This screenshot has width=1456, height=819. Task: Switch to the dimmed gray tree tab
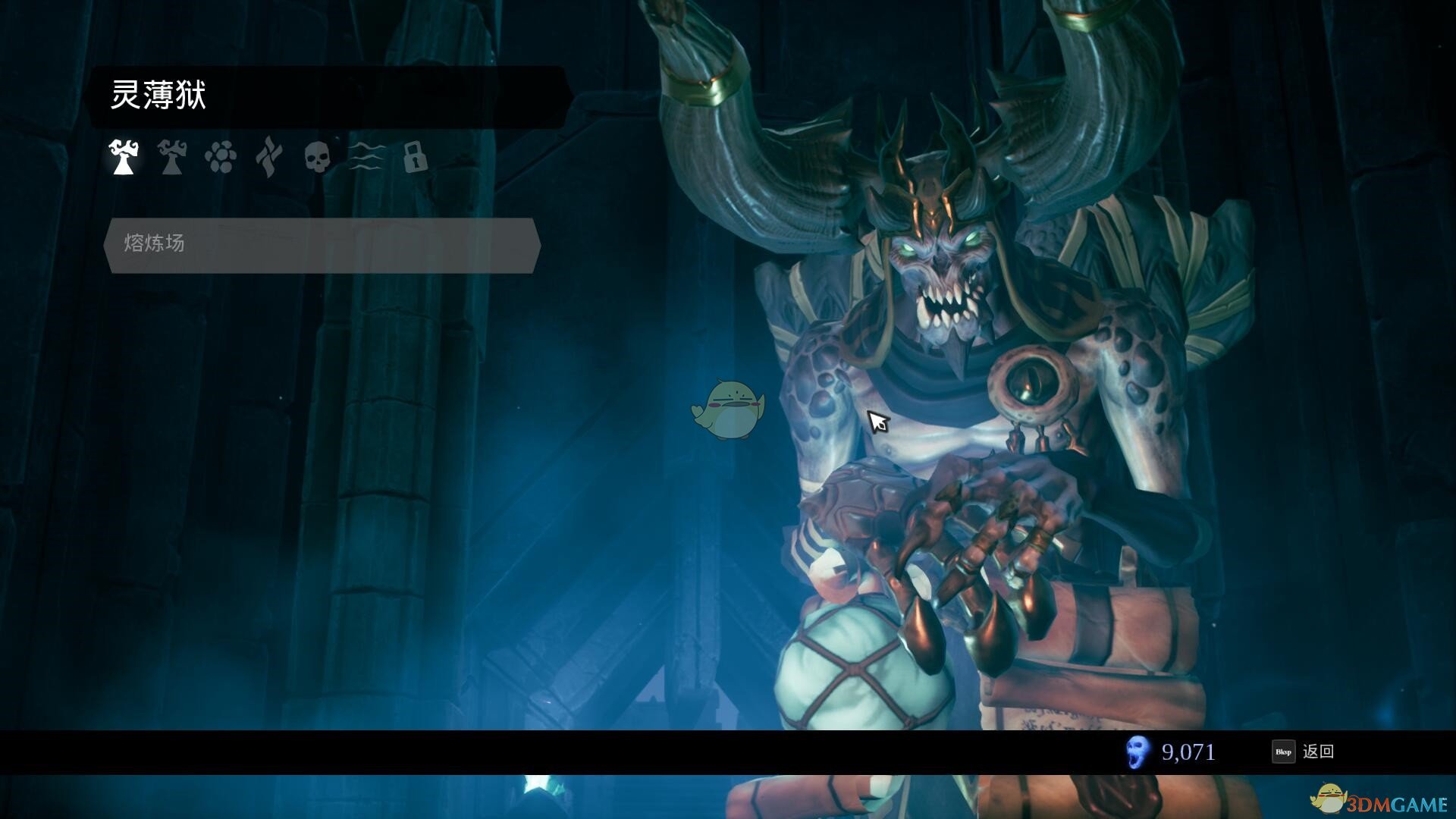coord(172,157)
